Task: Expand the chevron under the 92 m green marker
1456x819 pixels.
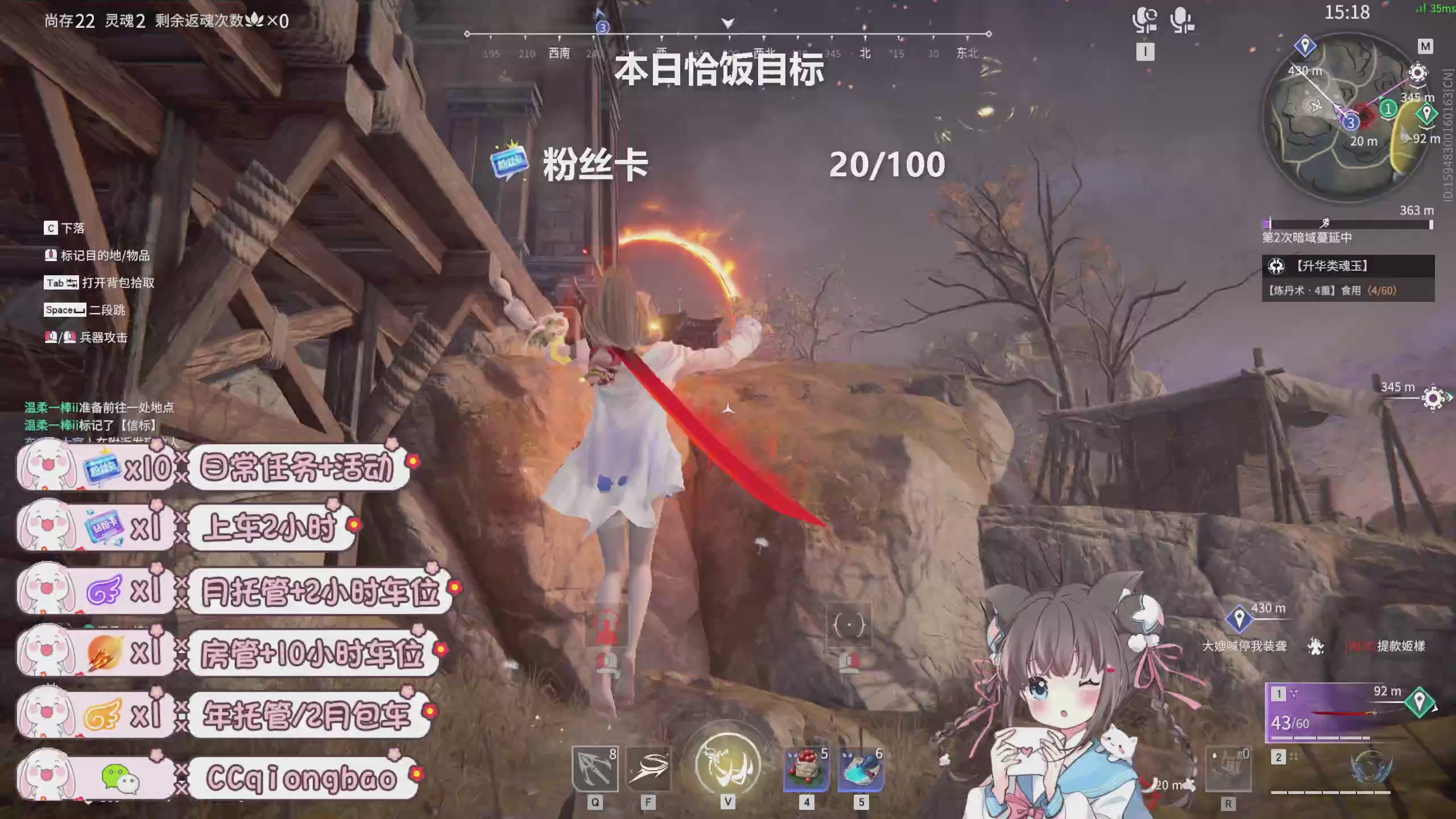Action: click(1428, 127)
